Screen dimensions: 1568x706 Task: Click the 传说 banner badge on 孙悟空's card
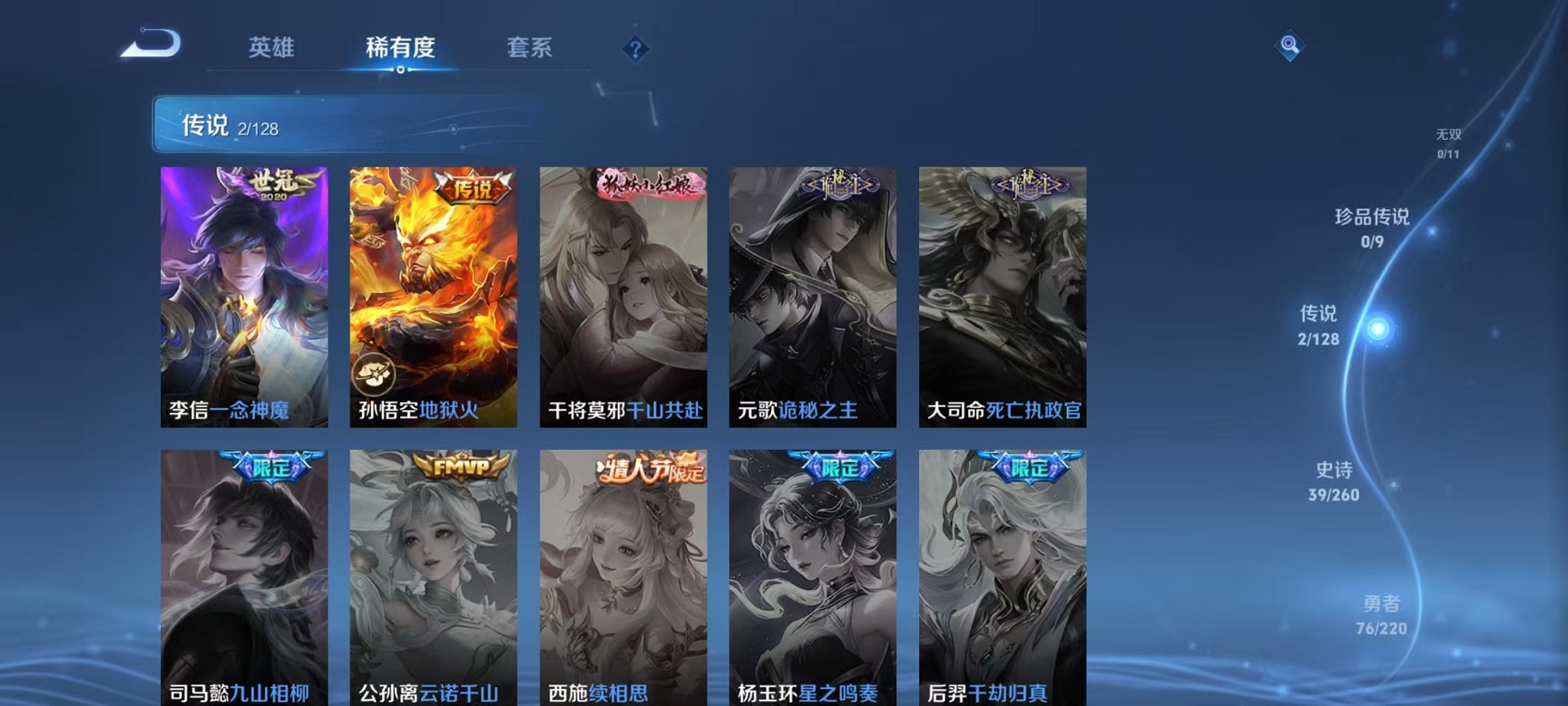[472, 187]
